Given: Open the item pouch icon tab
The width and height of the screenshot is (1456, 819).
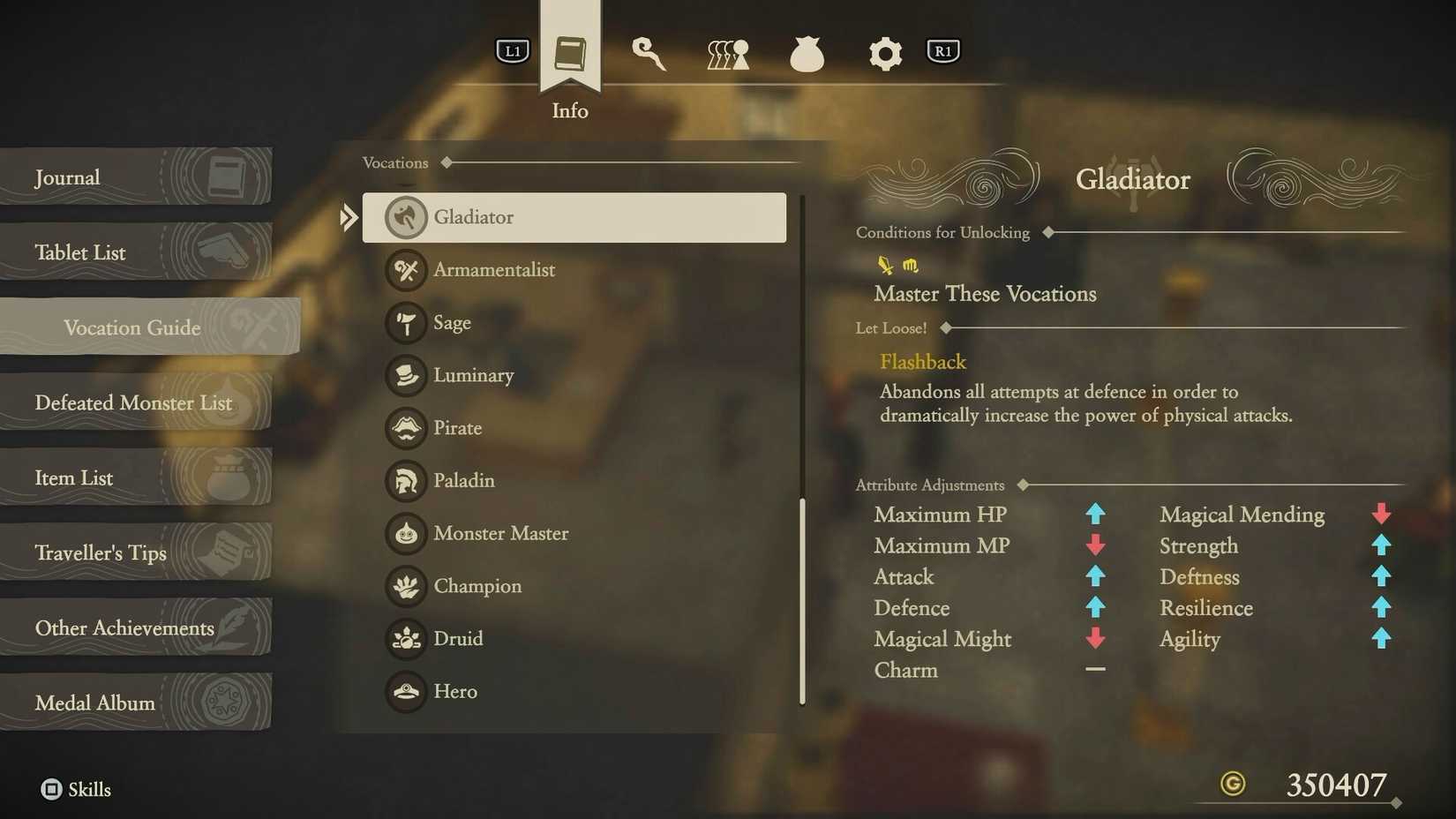Looking at the screenshot, I should coord(806,53).
